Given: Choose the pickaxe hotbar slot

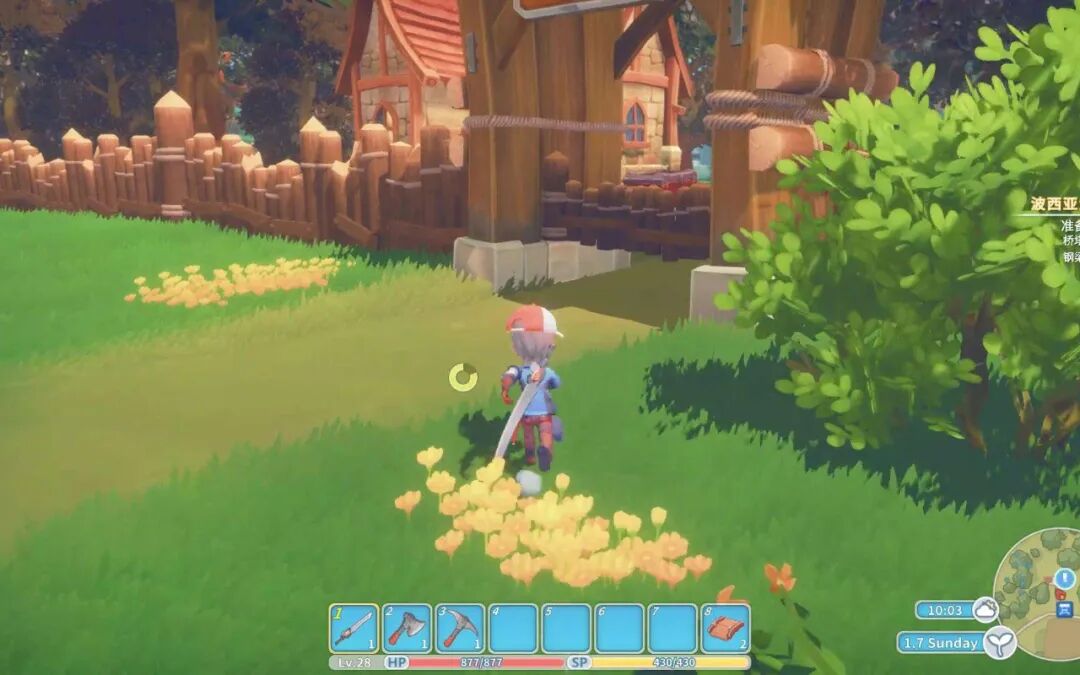Looking at the screenshot, I should coord(460,628).
